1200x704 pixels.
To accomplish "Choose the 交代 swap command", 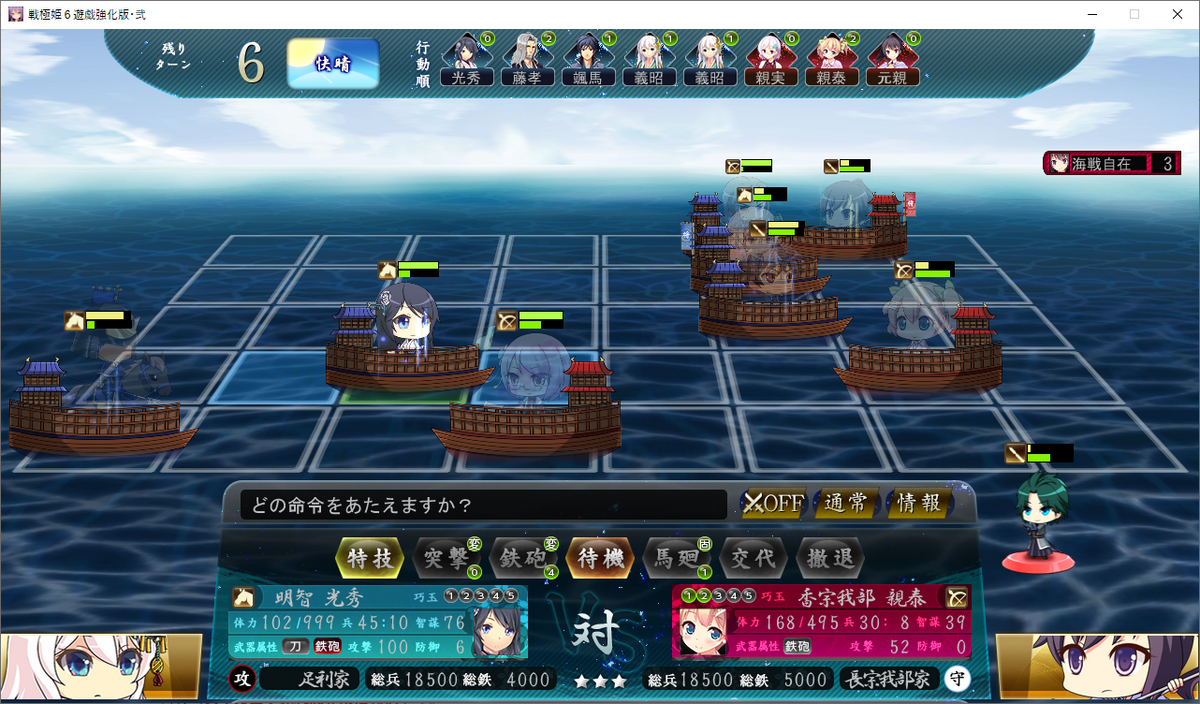I will 752,558.
